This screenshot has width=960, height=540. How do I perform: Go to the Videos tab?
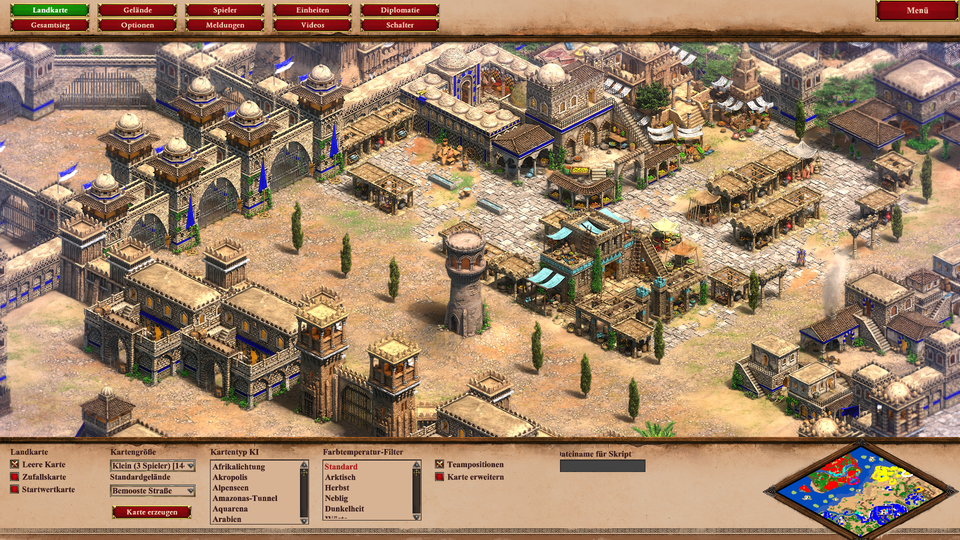coord(312,24)
